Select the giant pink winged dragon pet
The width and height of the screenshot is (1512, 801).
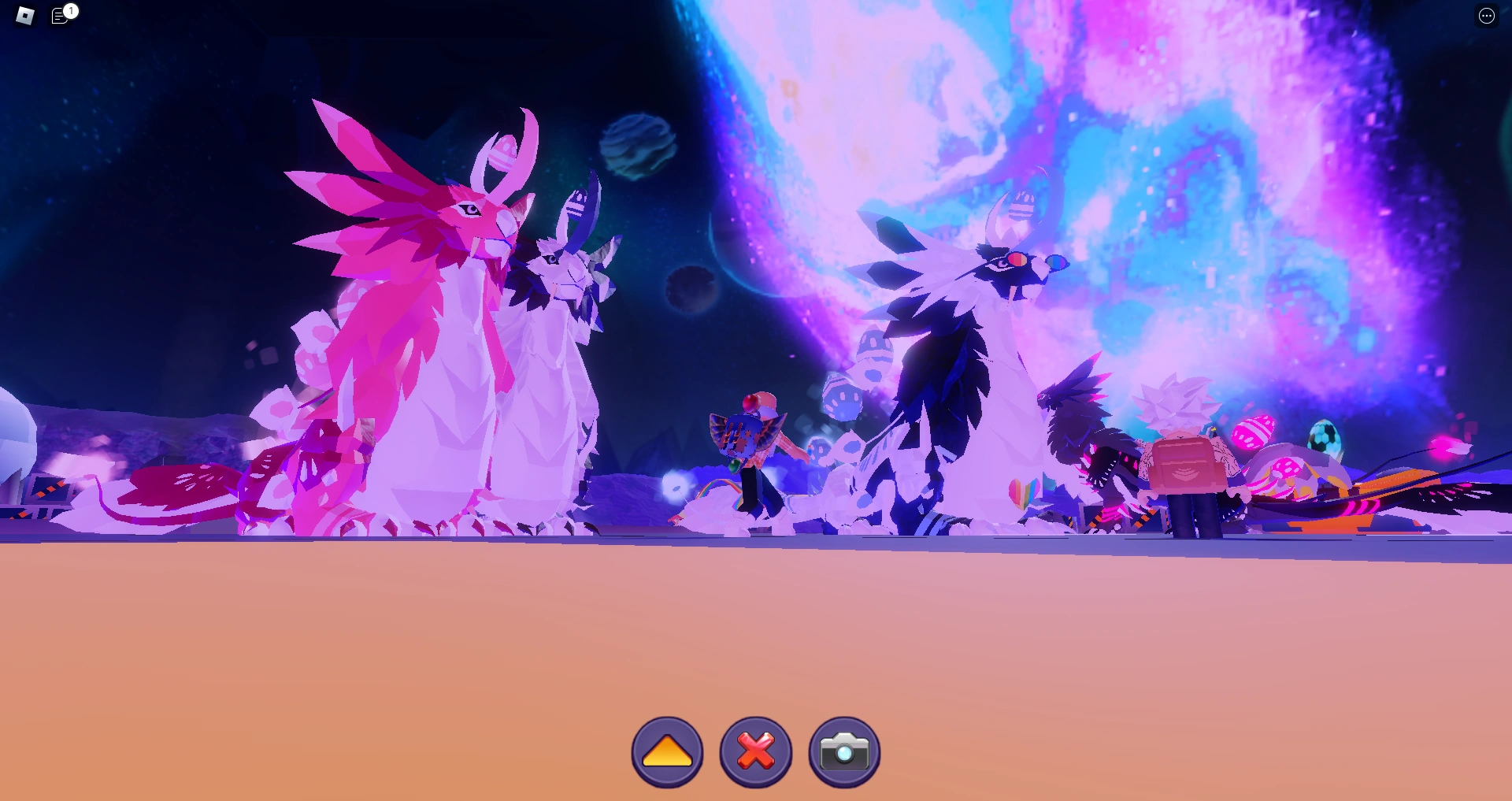[409, 315]
